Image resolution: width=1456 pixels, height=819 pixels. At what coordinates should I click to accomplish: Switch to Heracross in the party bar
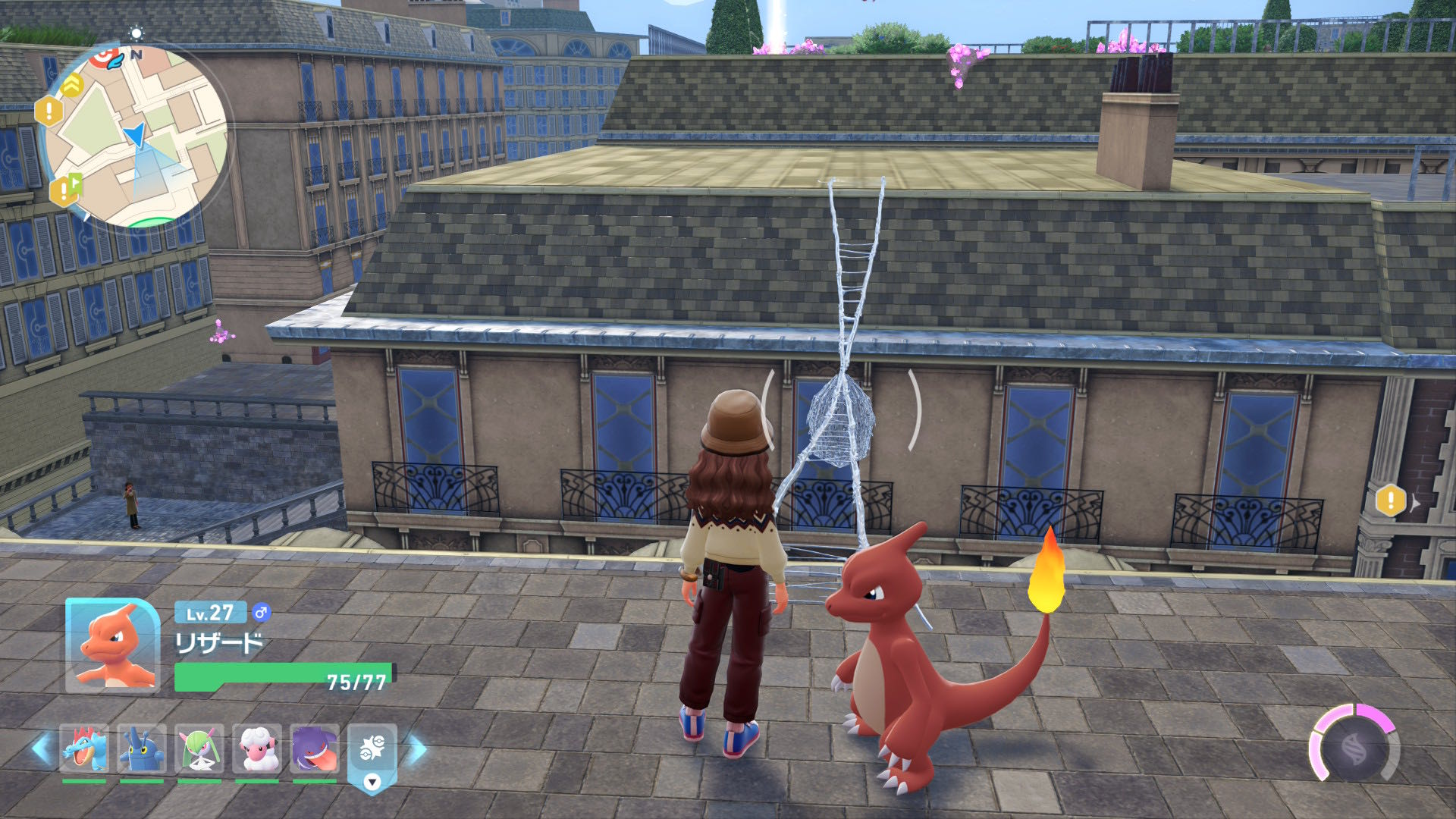point(141,748)
